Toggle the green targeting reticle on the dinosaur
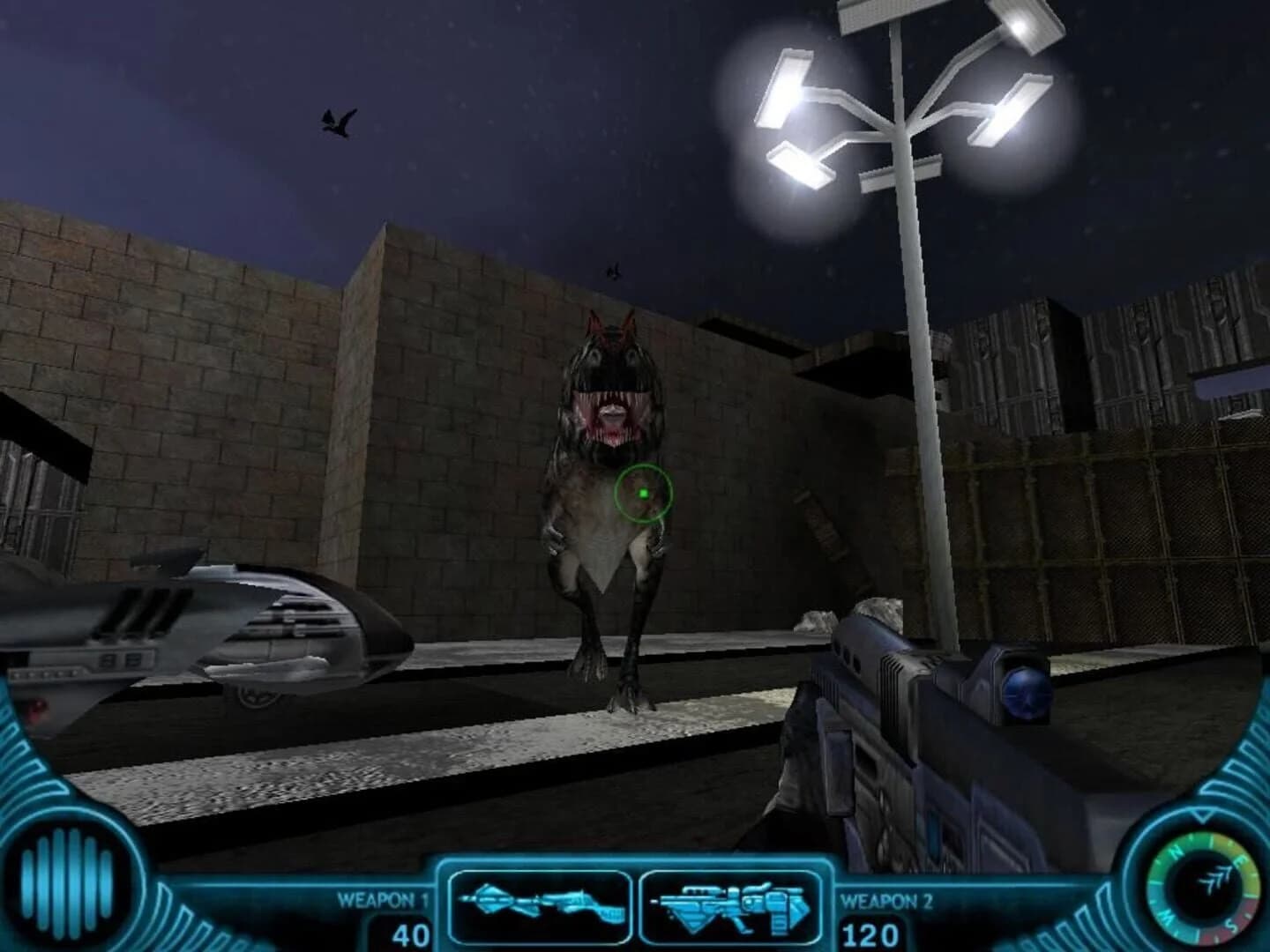The height and width of the screenshot is (952, 1270). click(643, 494)
